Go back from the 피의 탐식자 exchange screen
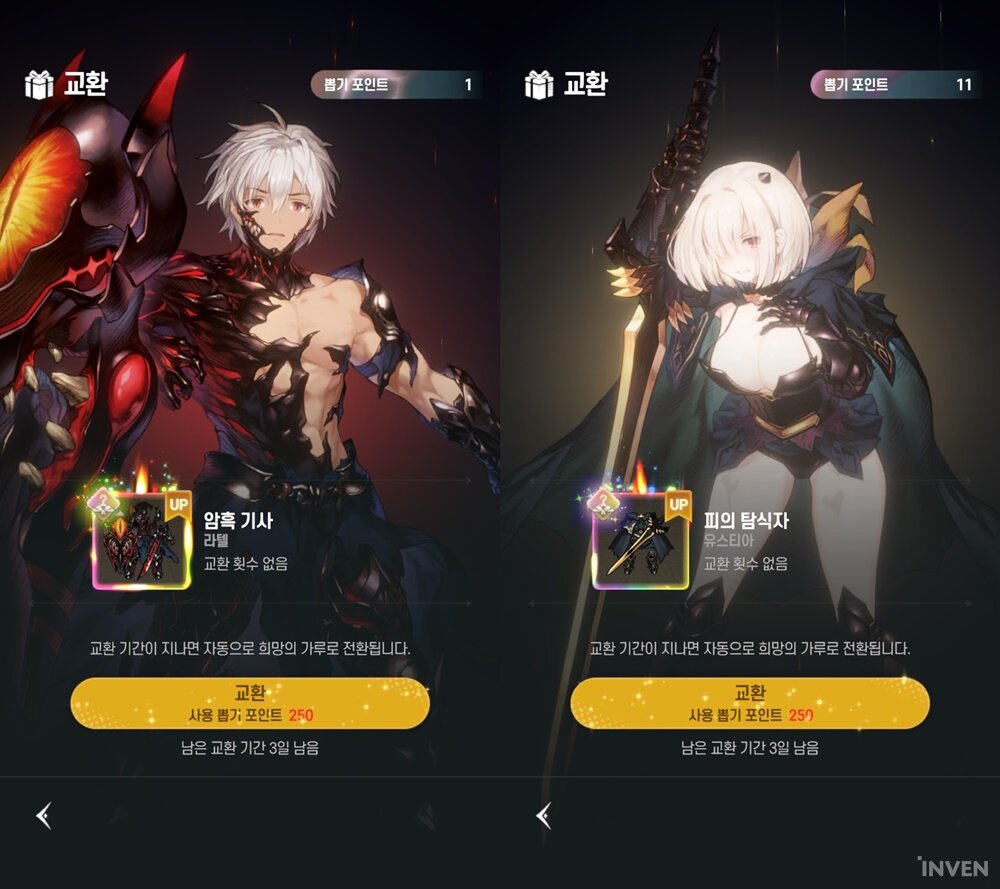 point(544,816)
